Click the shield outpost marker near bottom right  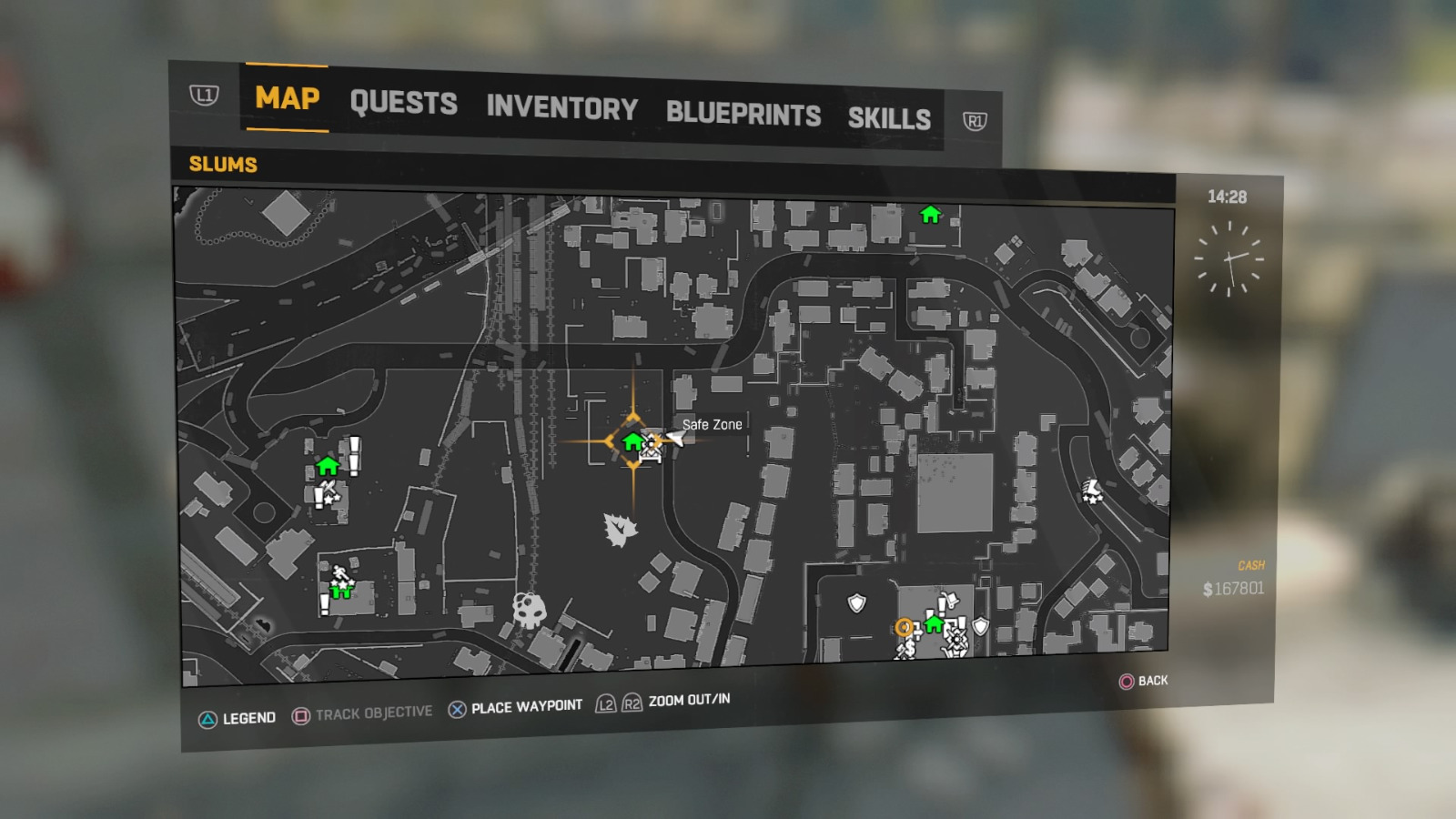click(x=980, y=626)
